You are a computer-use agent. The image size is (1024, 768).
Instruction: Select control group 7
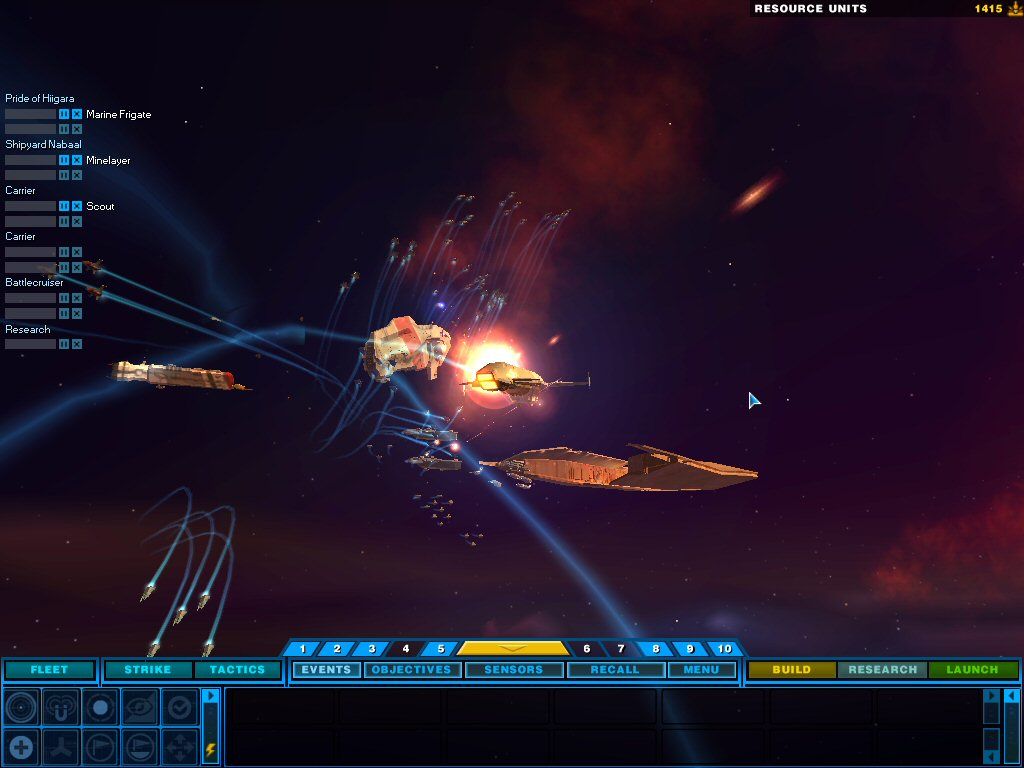click(620, 649)
